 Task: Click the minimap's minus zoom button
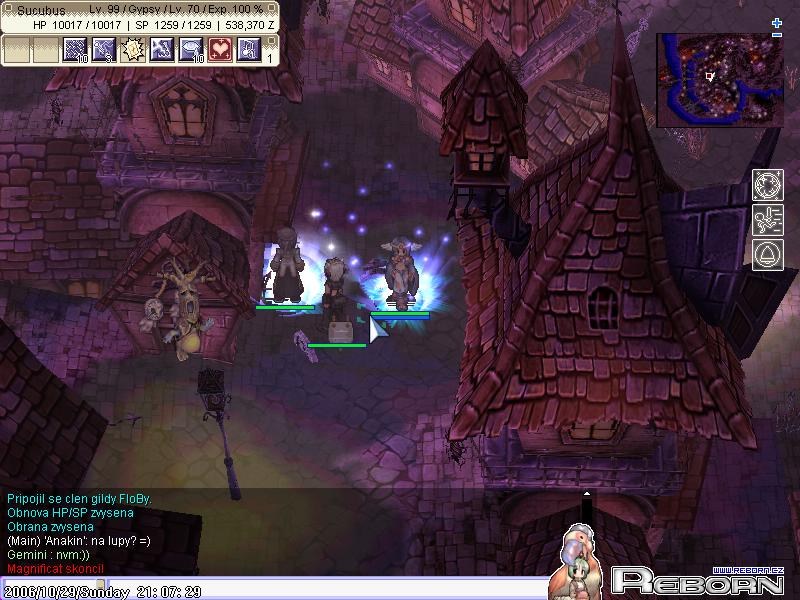(777, 35)
